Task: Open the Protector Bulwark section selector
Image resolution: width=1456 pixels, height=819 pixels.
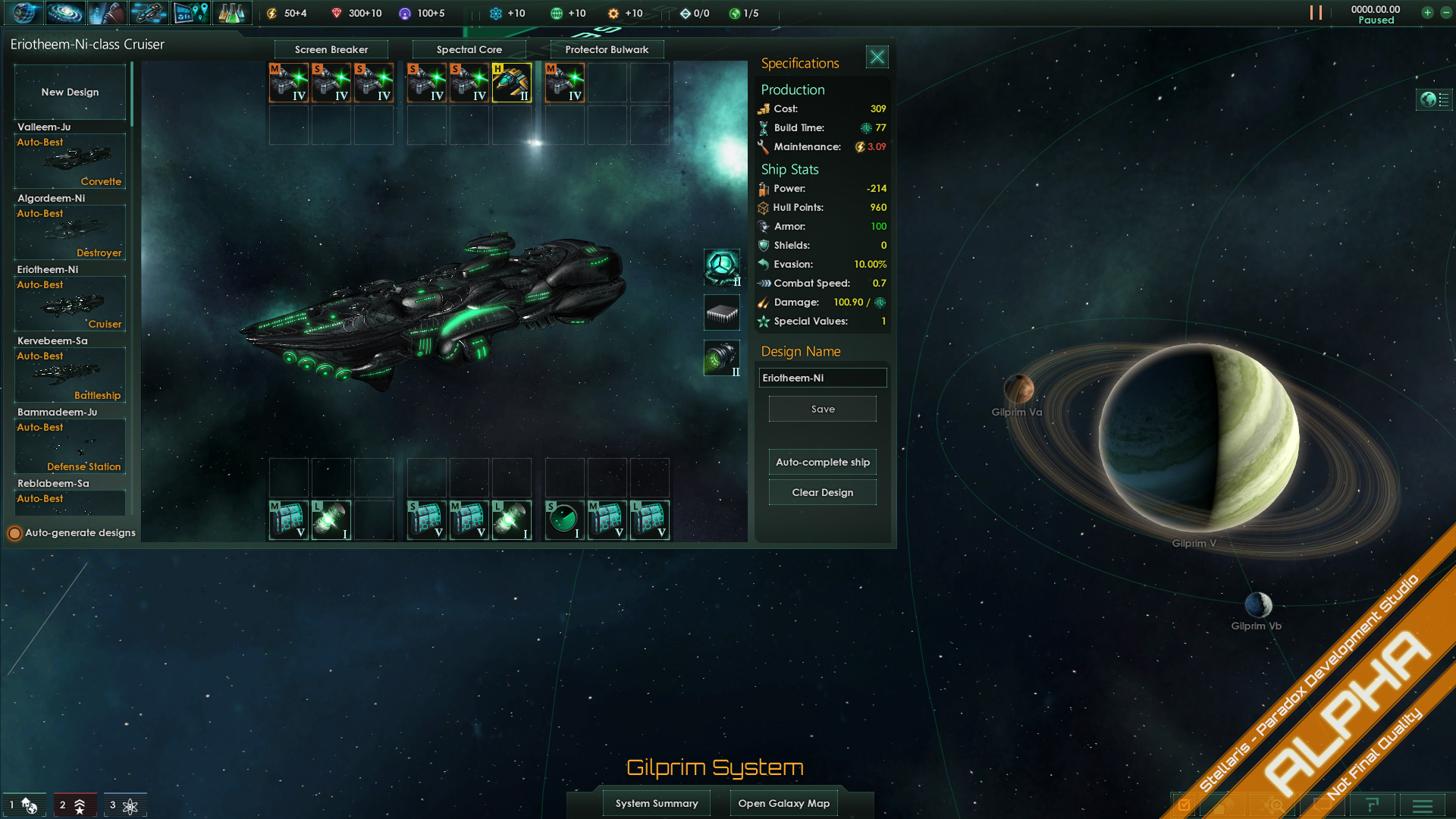Action: pyautogui.click(x=607, y=50)
